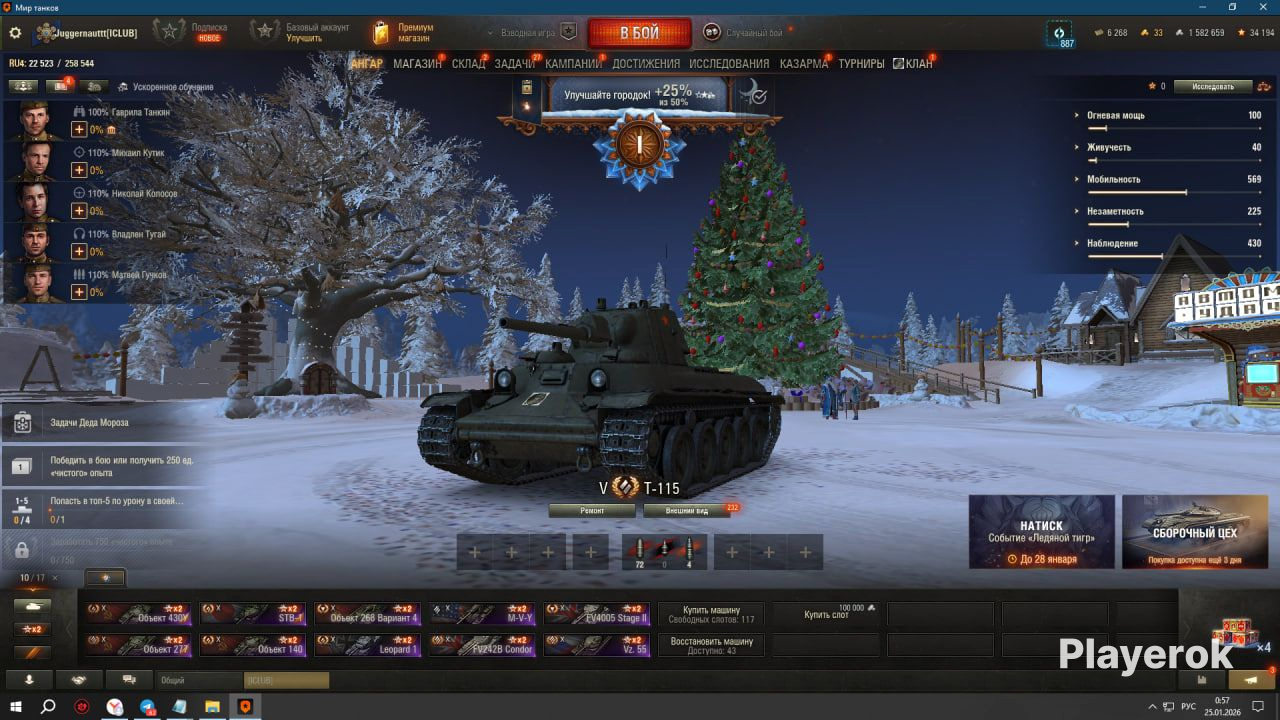Select the FV4005 Stage II tank
Viewport: 1280px width, 720px height.
pyautogui.click(x=597, y=613)
